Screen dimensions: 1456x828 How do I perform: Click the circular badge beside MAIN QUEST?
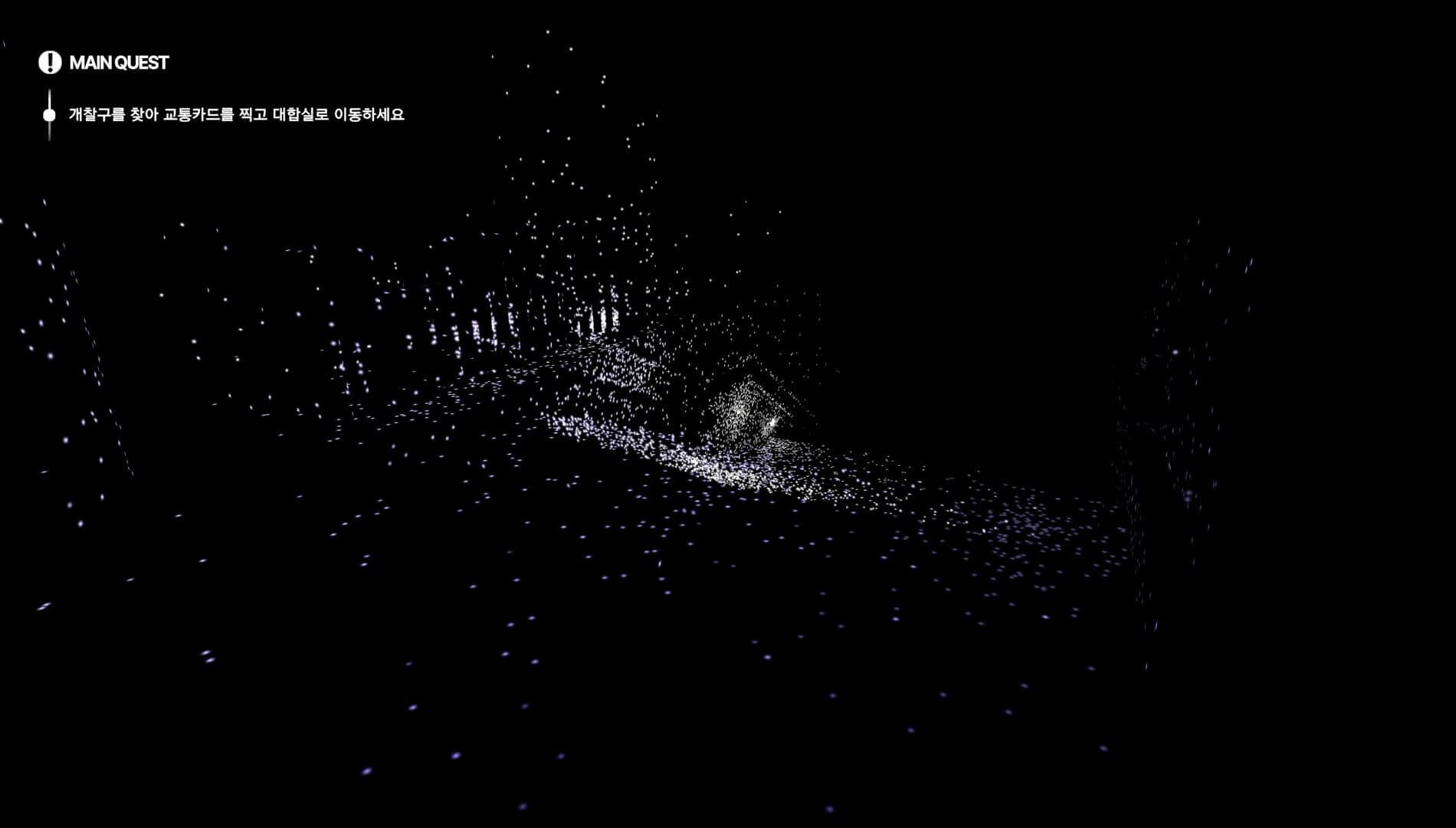pyautogui.click(x=50, y=64)
